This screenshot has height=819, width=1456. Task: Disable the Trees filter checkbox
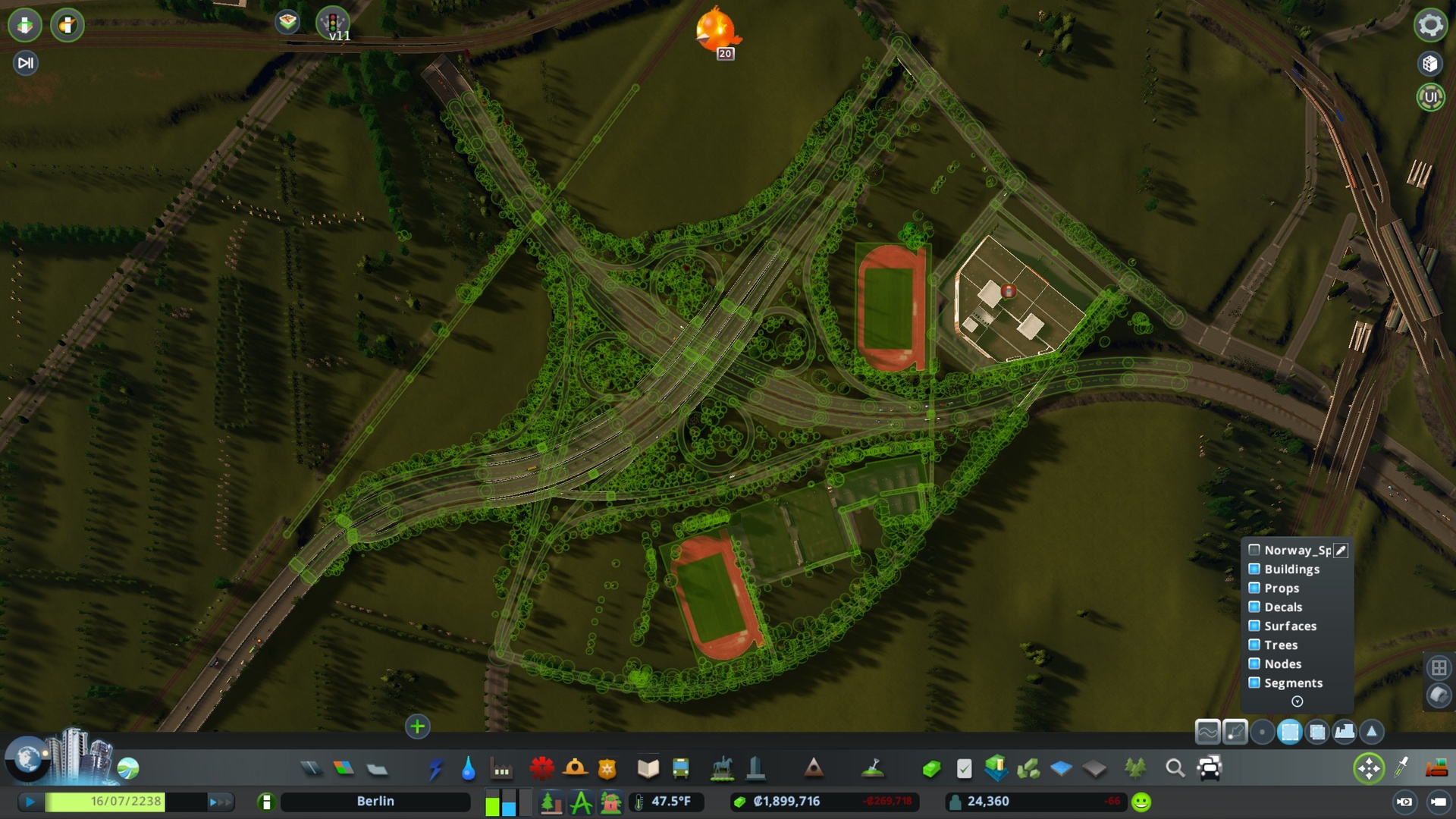[1254, 644]
